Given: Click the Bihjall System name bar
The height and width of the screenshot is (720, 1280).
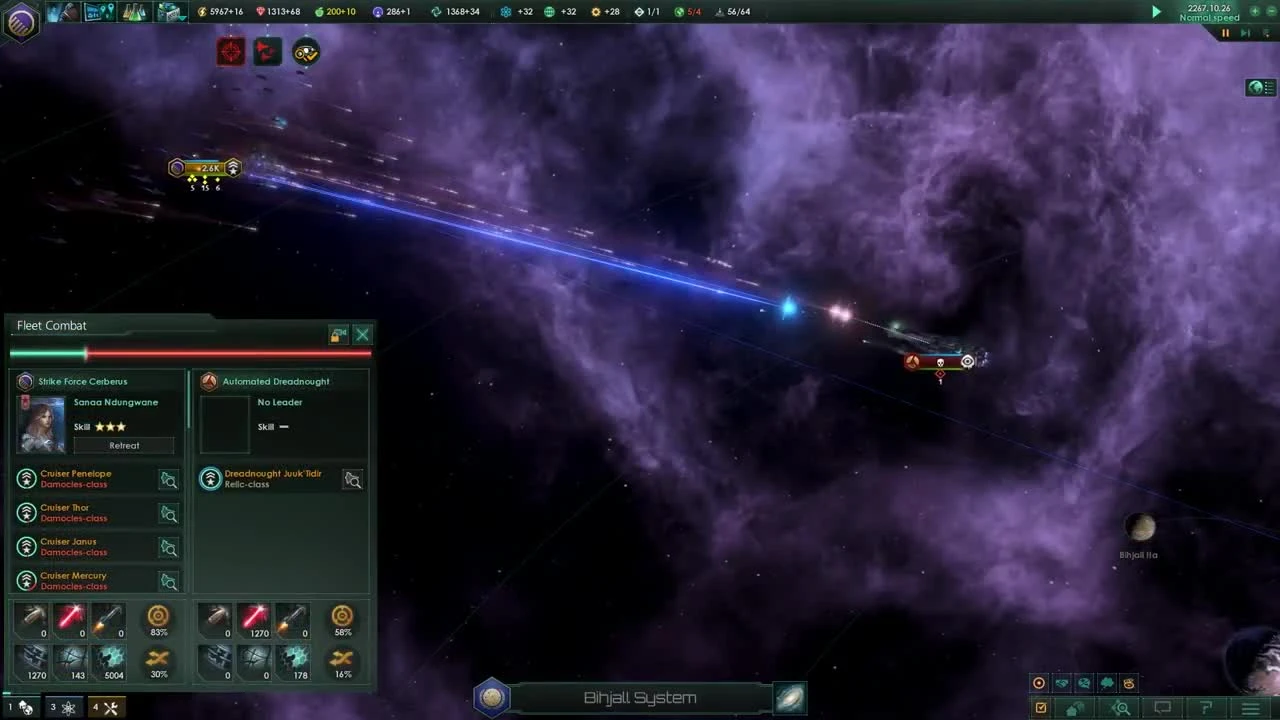Looking at the screenshot, I should 640,697.
